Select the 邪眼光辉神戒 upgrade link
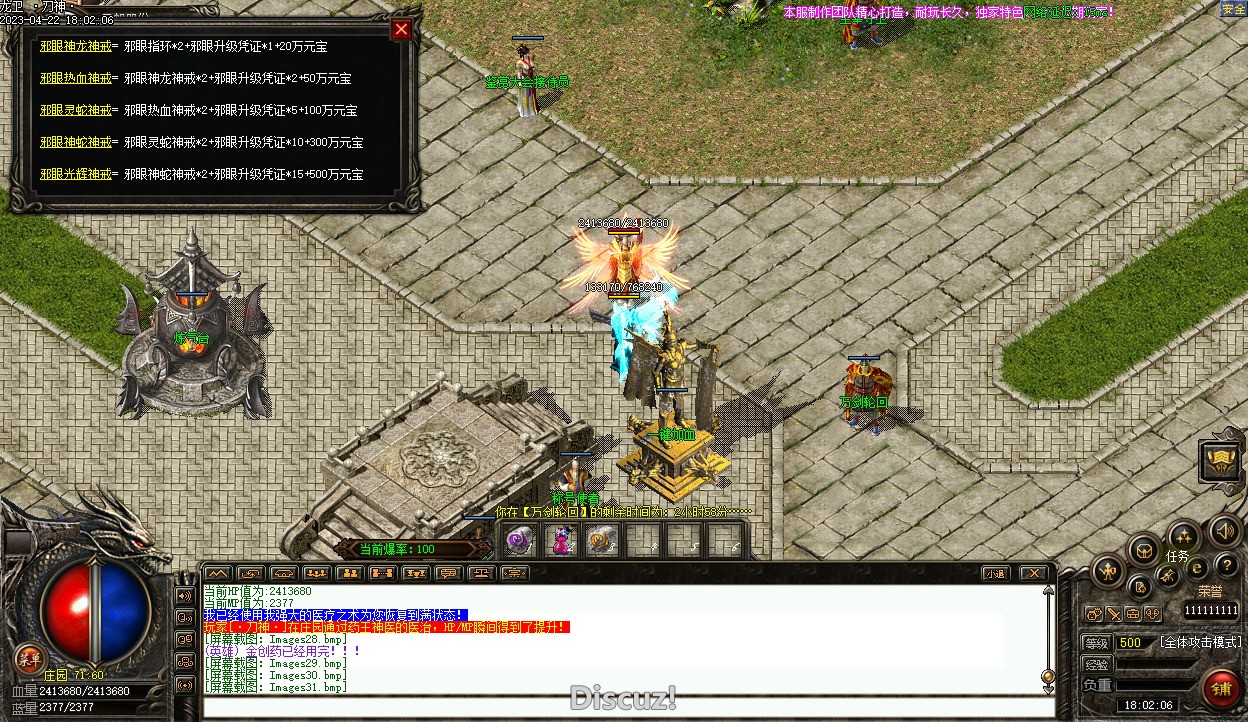The width and height of the screenshot is (1248, 722). coord(76,174)
